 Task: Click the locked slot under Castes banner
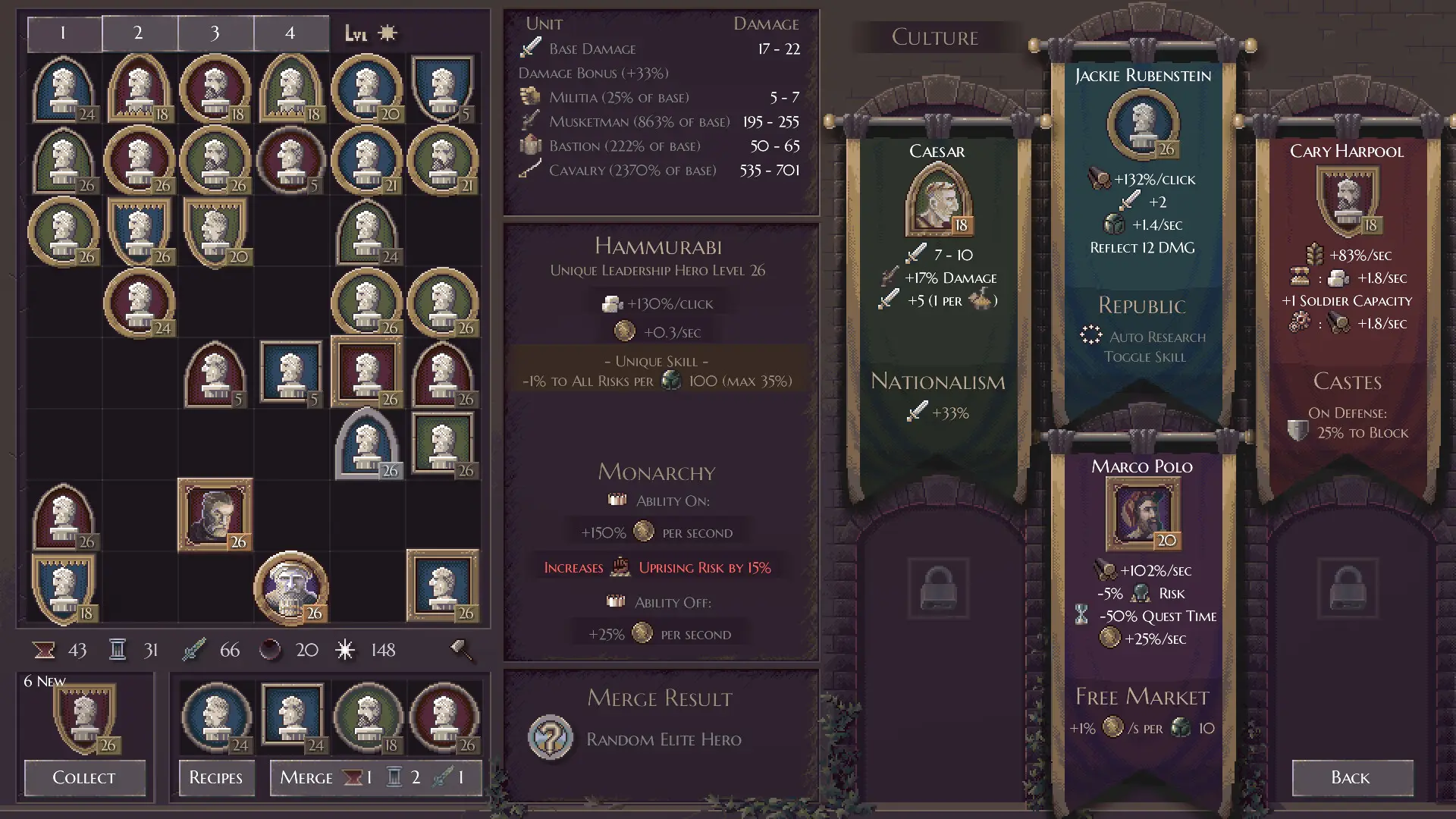(x=1348, y=589)
